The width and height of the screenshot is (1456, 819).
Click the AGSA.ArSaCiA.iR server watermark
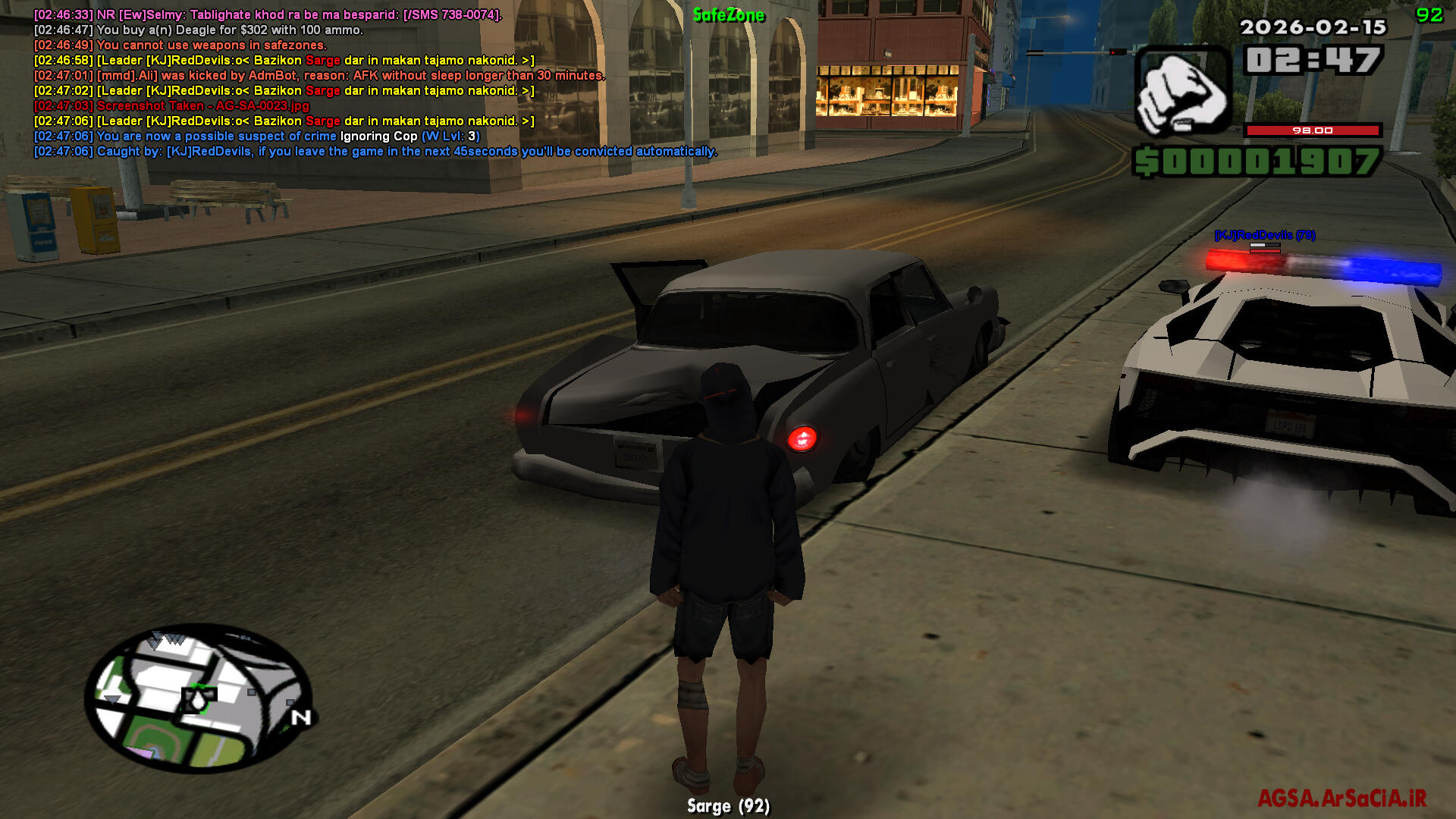(x=1341, y=799)
